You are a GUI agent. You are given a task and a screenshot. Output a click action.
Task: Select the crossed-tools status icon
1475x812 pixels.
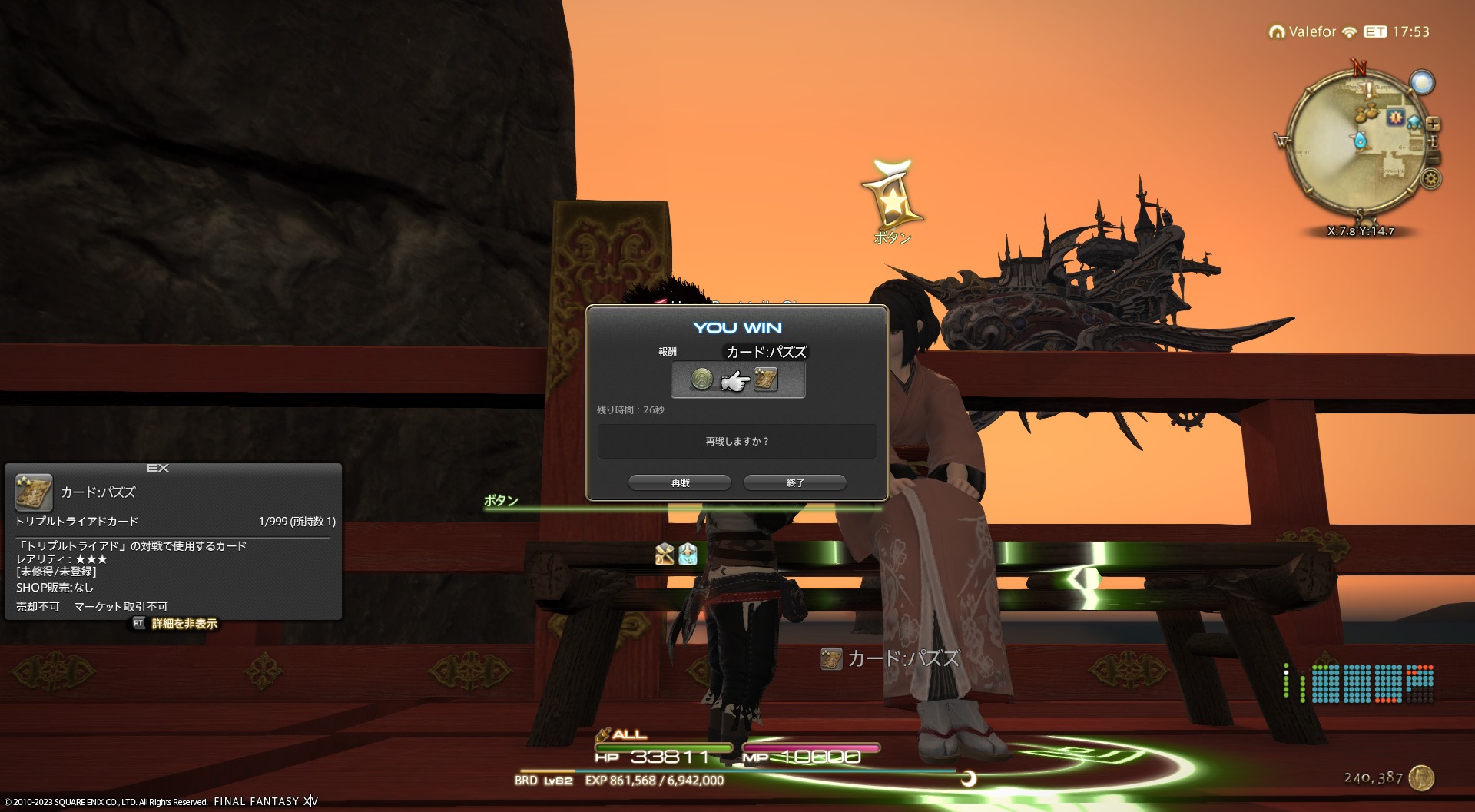click(x=665, y=554)
